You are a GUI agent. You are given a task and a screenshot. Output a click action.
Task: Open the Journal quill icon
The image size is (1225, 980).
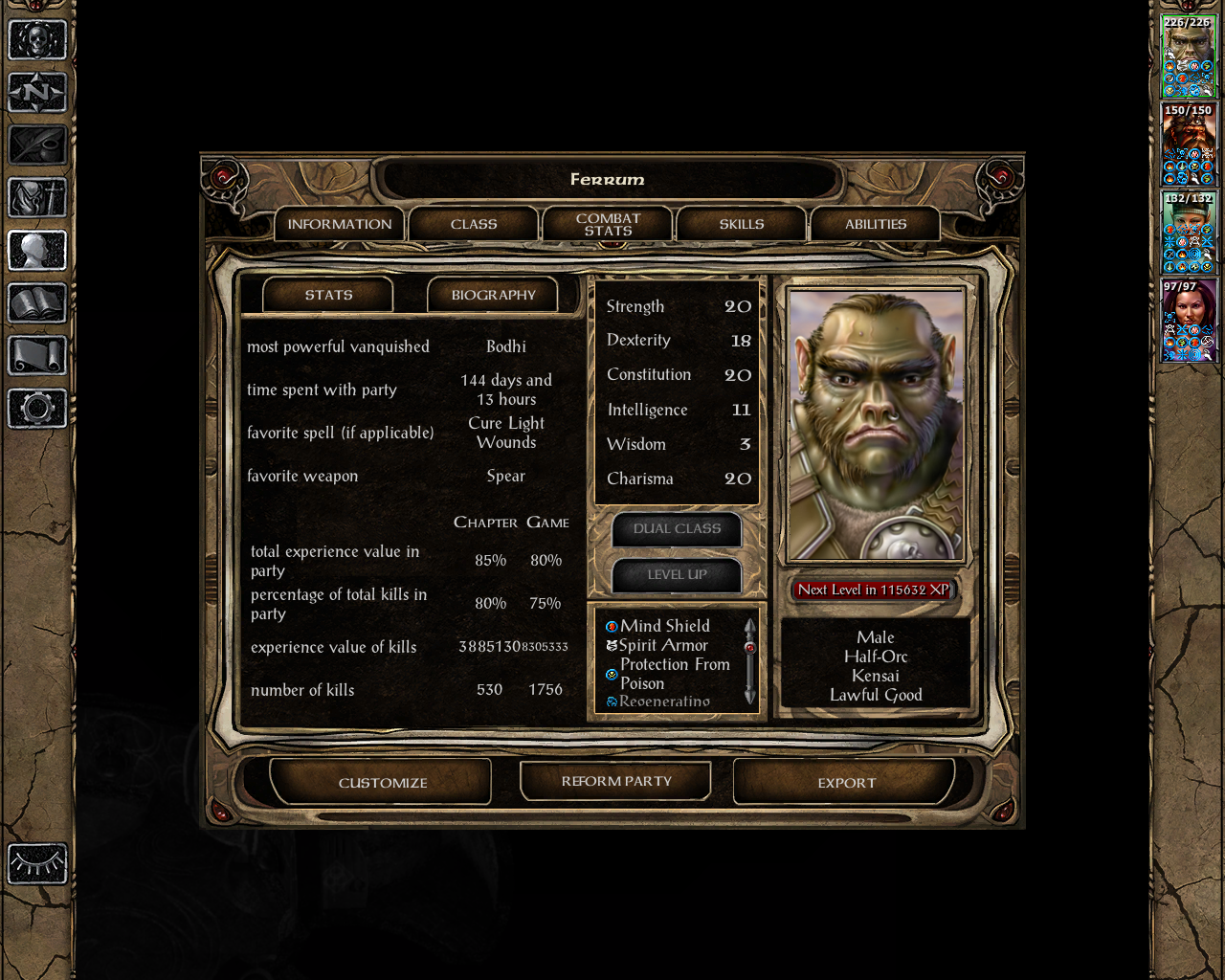pos(38,145)
